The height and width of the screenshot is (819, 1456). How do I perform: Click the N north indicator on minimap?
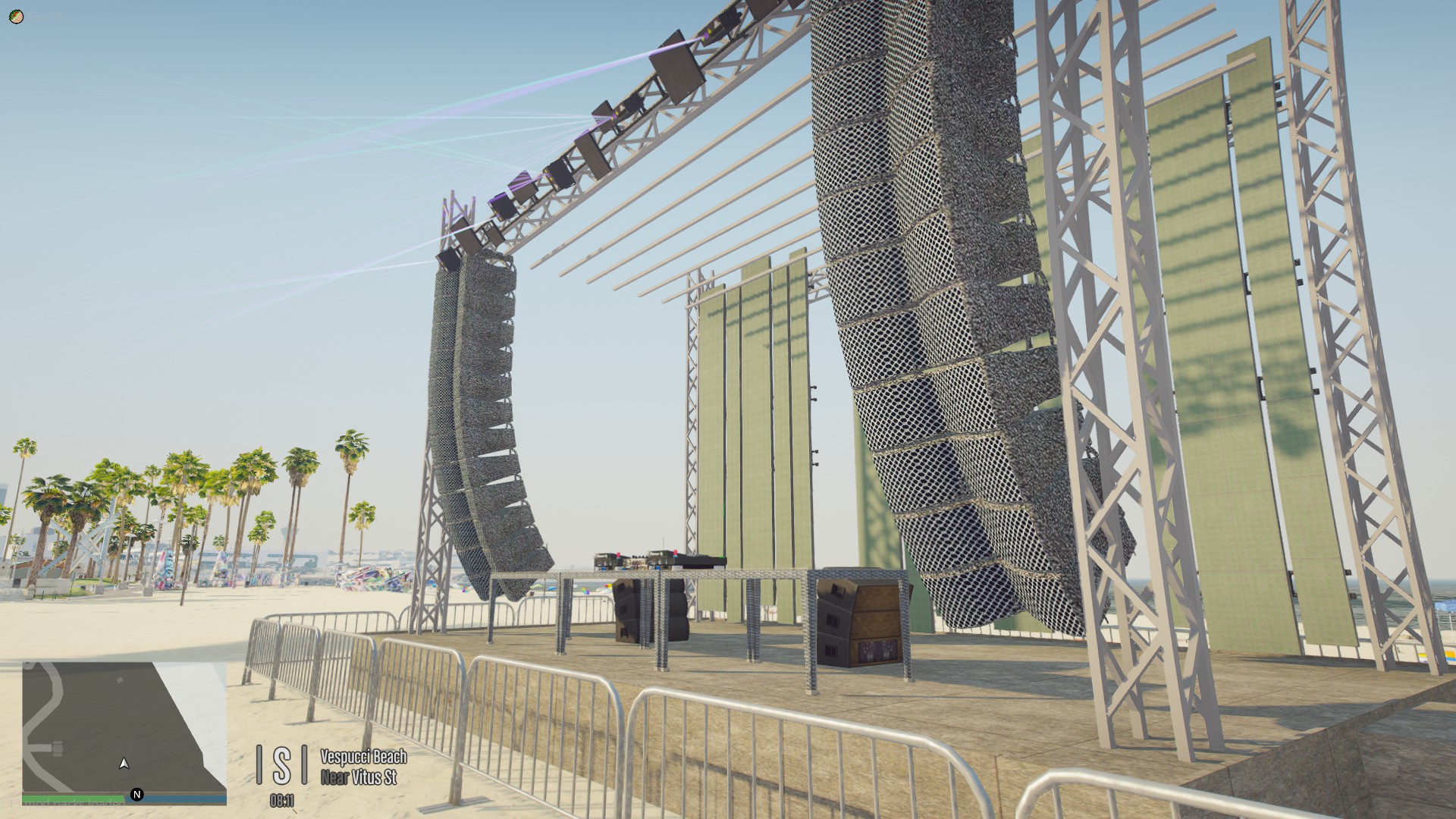point(137,793)
